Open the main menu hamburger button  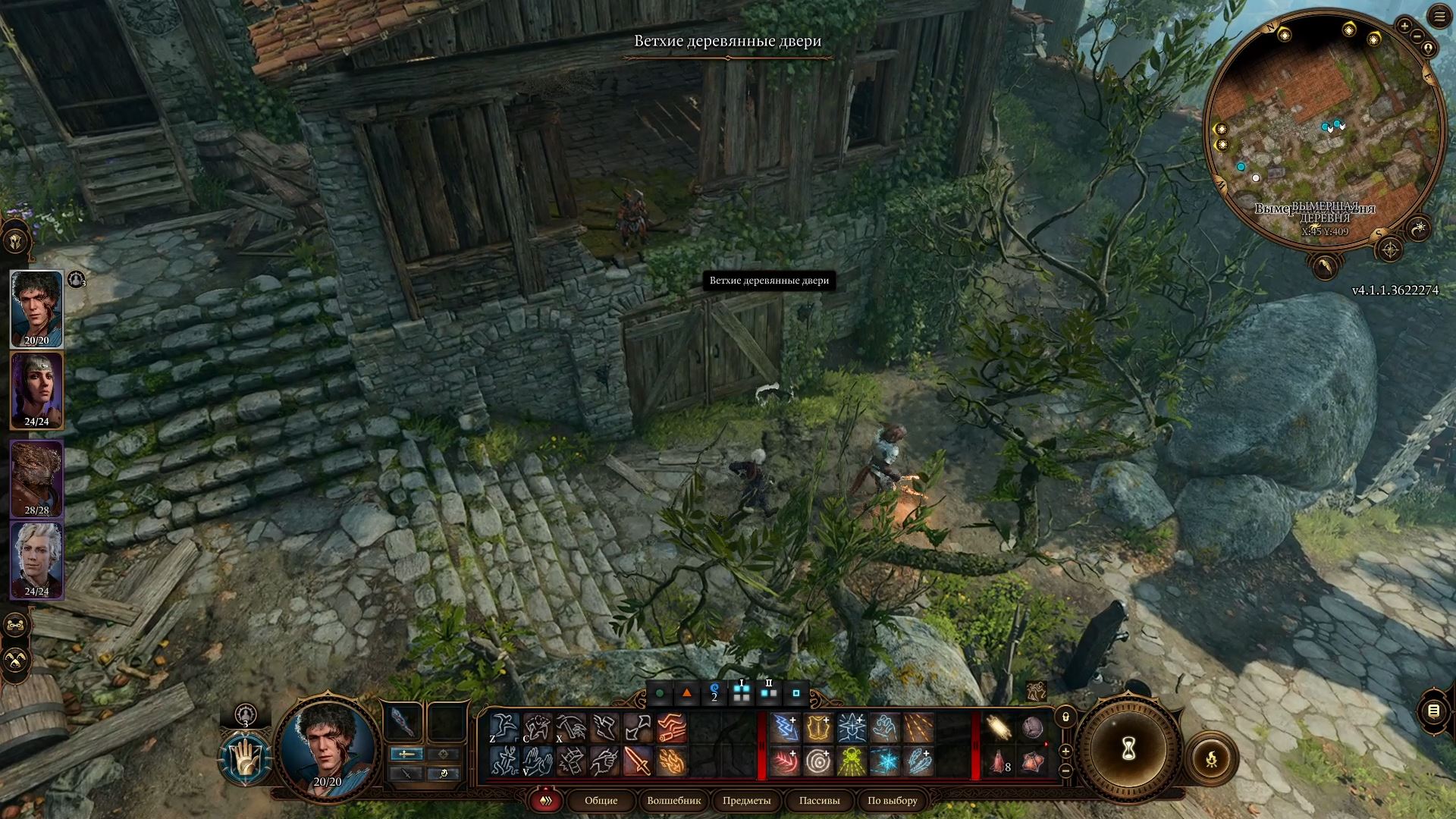[x=1440, y=17]
